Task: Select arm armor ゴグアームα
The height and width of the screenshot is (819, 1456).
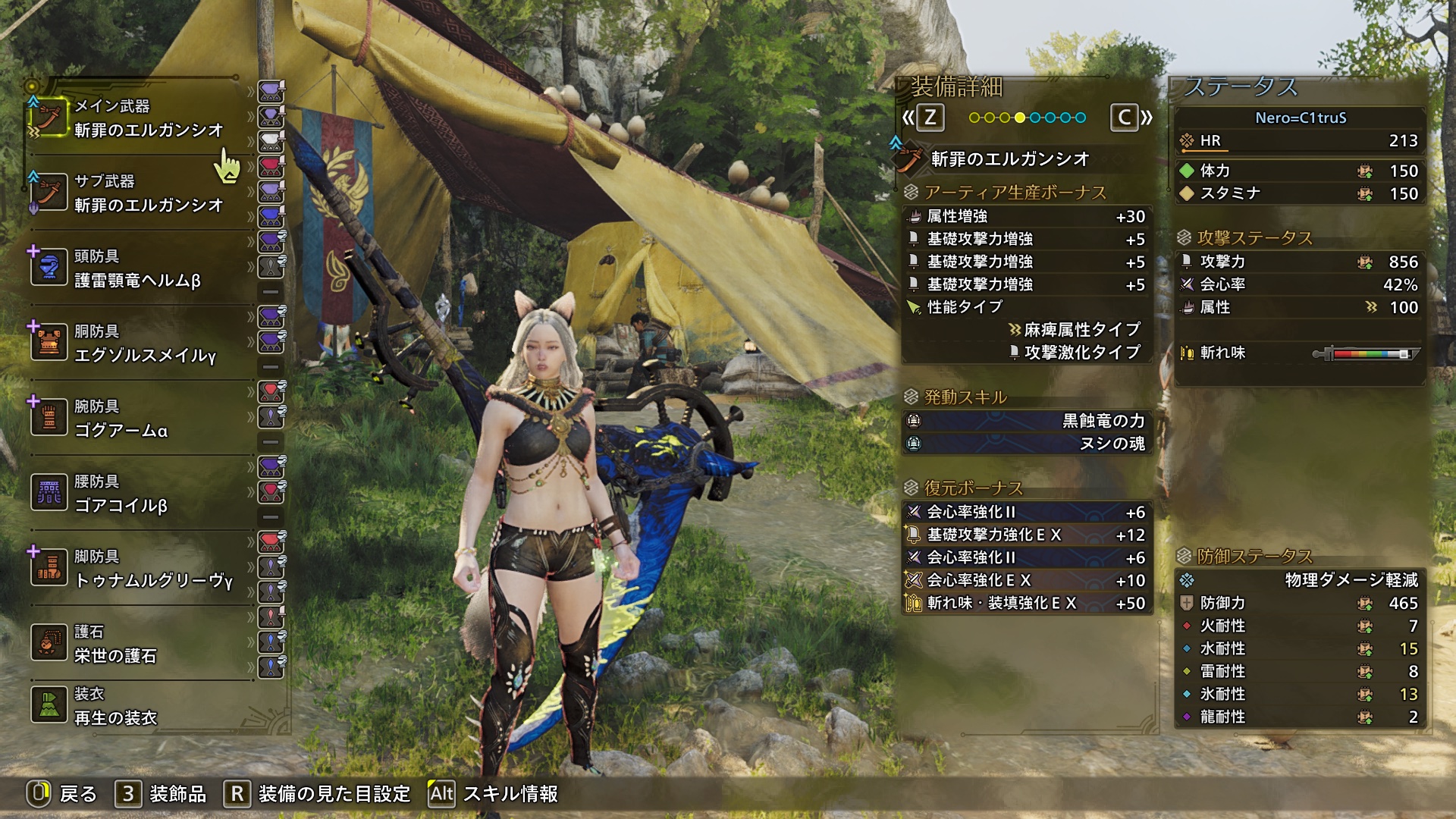Action: tap(136, 419)
